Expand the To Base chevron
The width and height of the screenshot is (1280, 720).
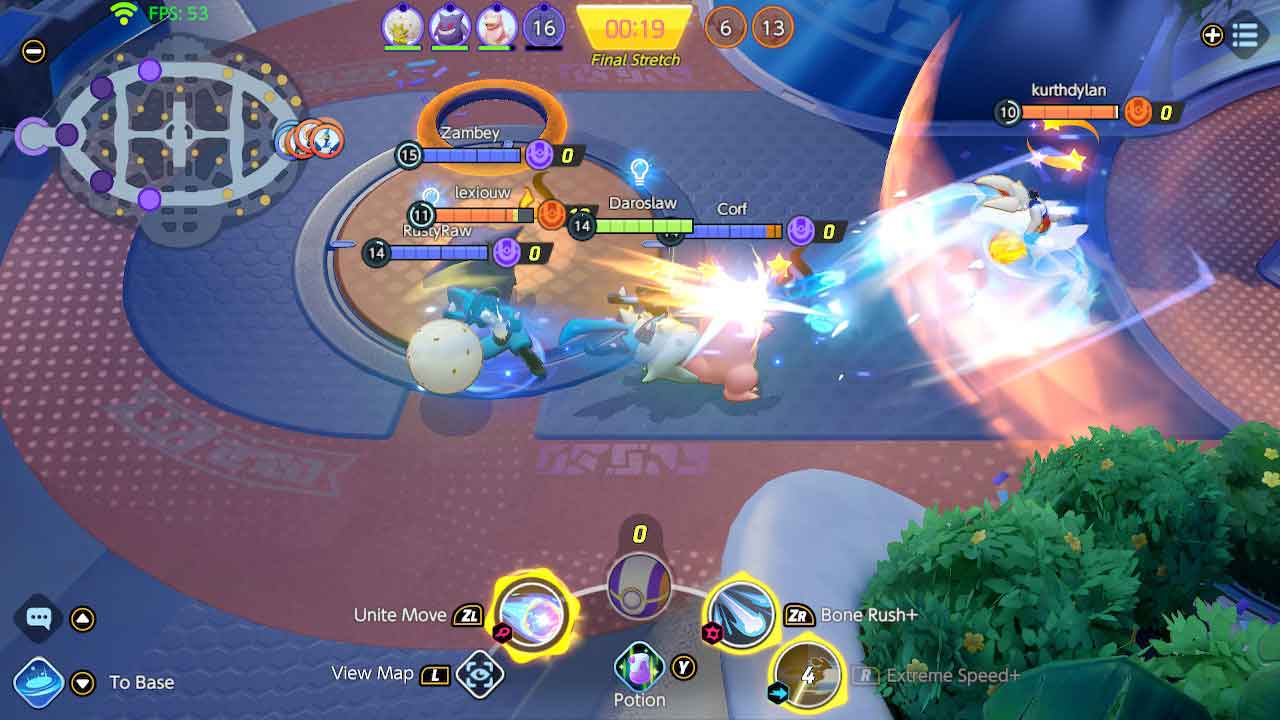[82, 682]
